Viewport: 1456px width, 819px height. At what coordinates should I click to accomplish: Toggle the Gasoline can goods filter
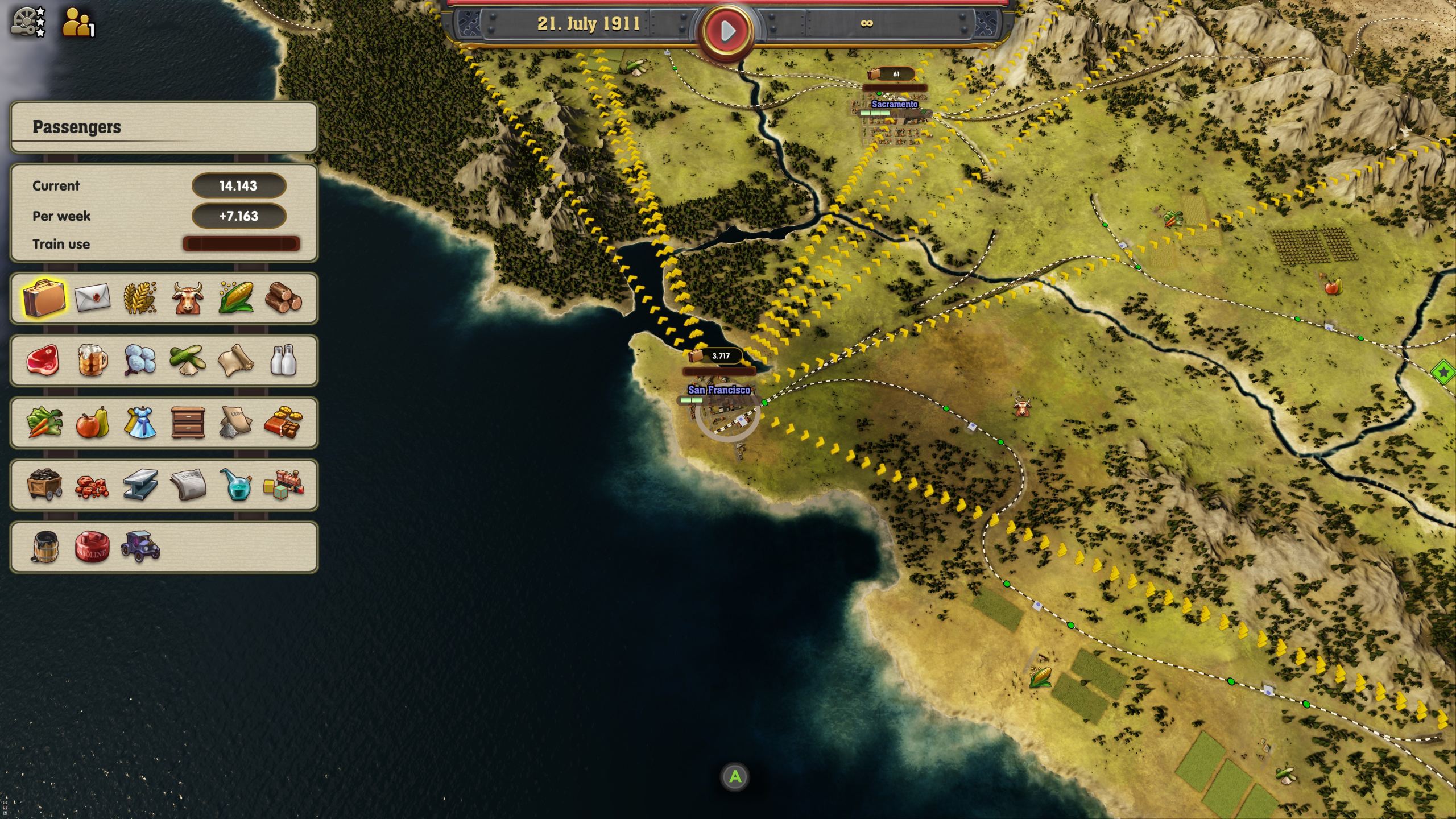pos(93,548)
